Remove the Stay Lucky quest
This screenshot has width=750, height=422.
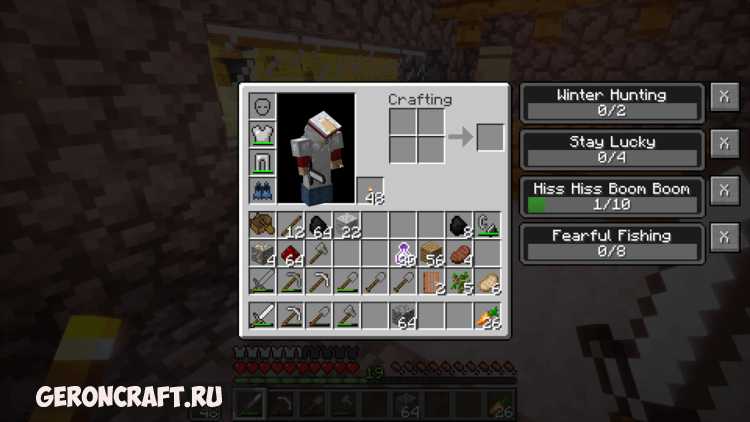coord(724,143)
